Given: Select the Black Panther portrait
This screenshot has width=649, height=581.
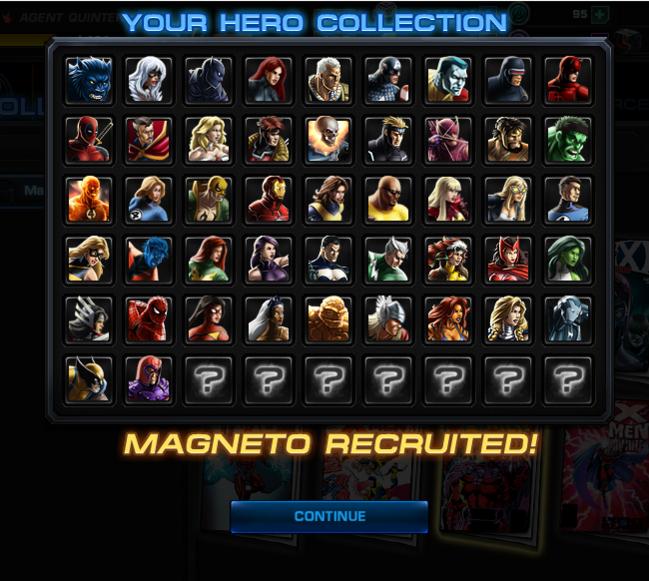Looking at the screenshot, I should 208,79.
